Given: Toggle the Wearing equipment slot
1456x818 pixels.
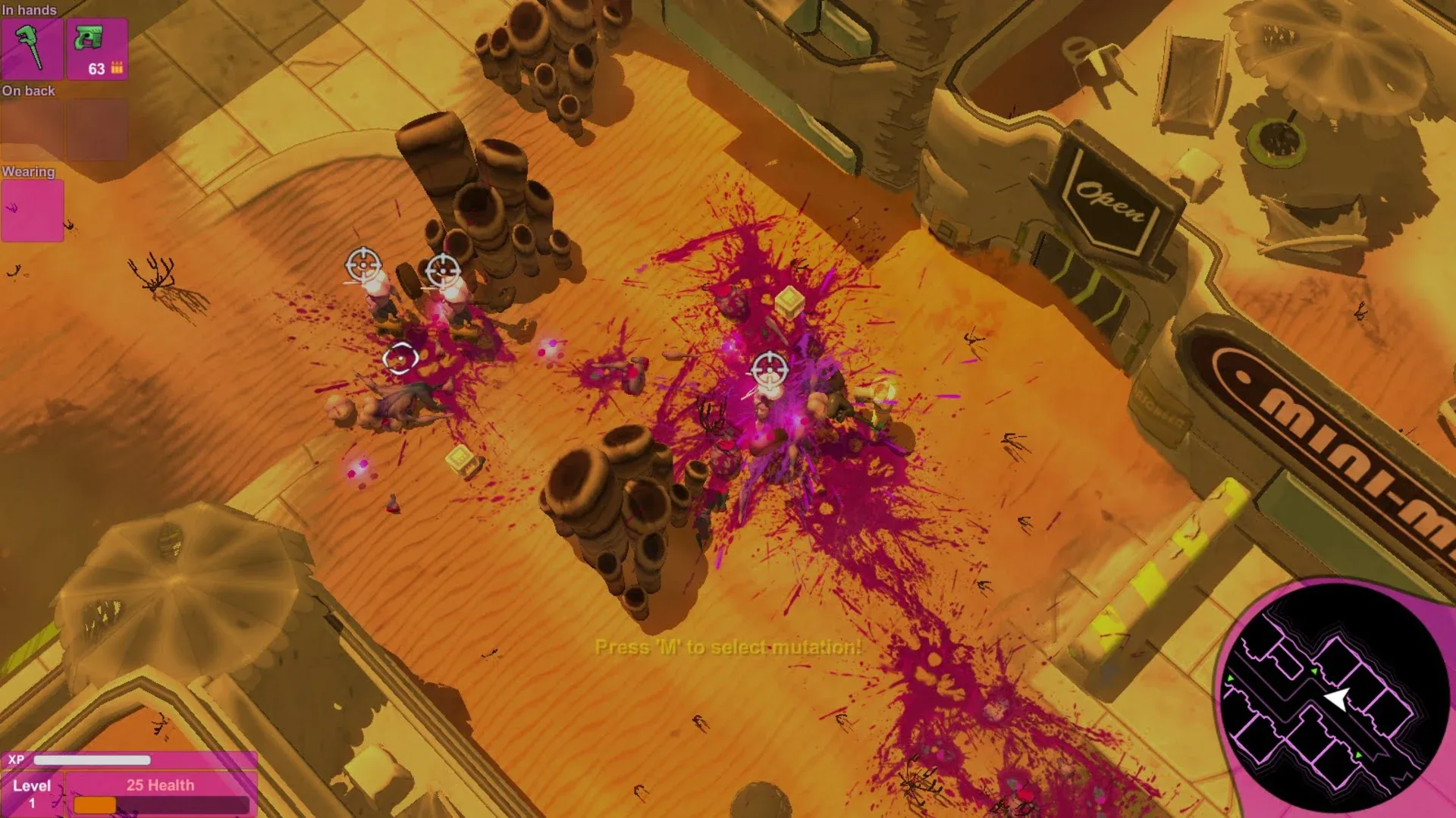Looking at the screenshot, I should (x=32, y=209).
